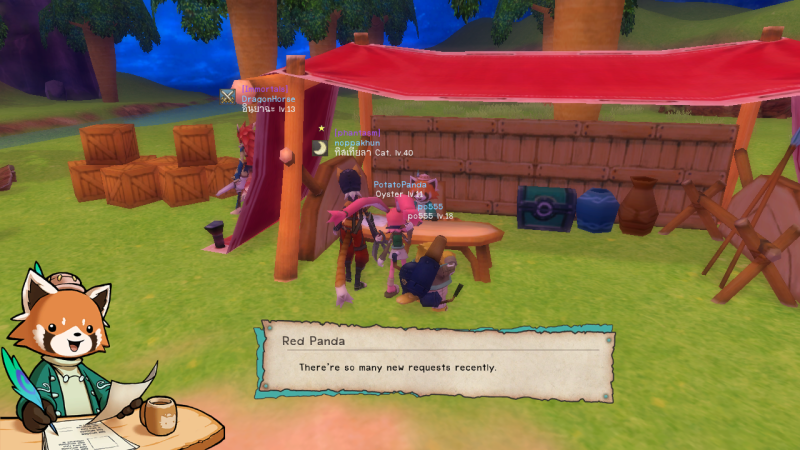
Task: Advance the Red Panda dialogue box
Action: tap(437, 362)
